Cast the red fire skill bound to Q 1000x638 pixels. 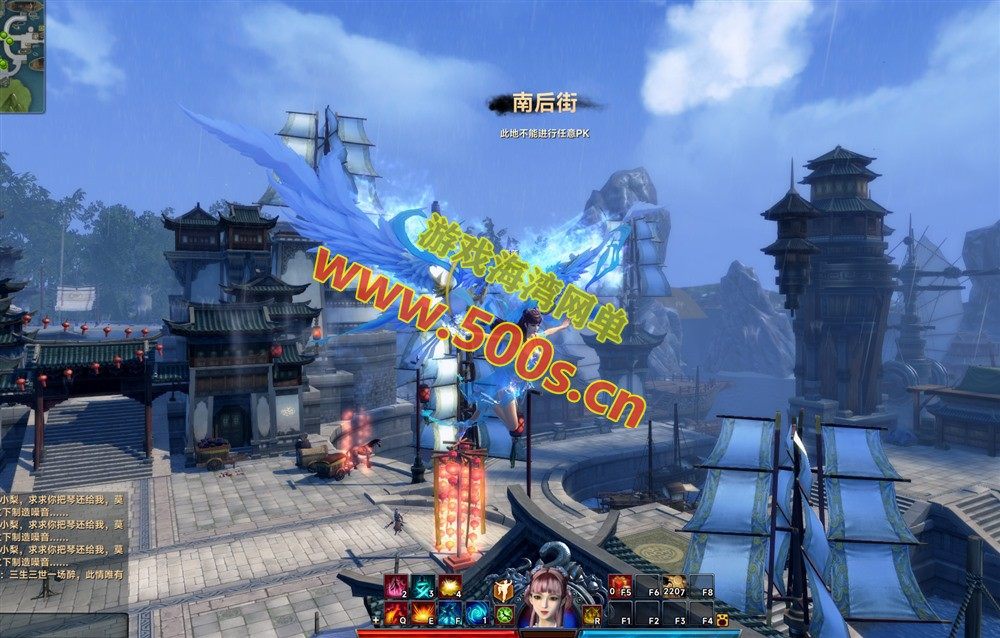click(x=395, y=614)
